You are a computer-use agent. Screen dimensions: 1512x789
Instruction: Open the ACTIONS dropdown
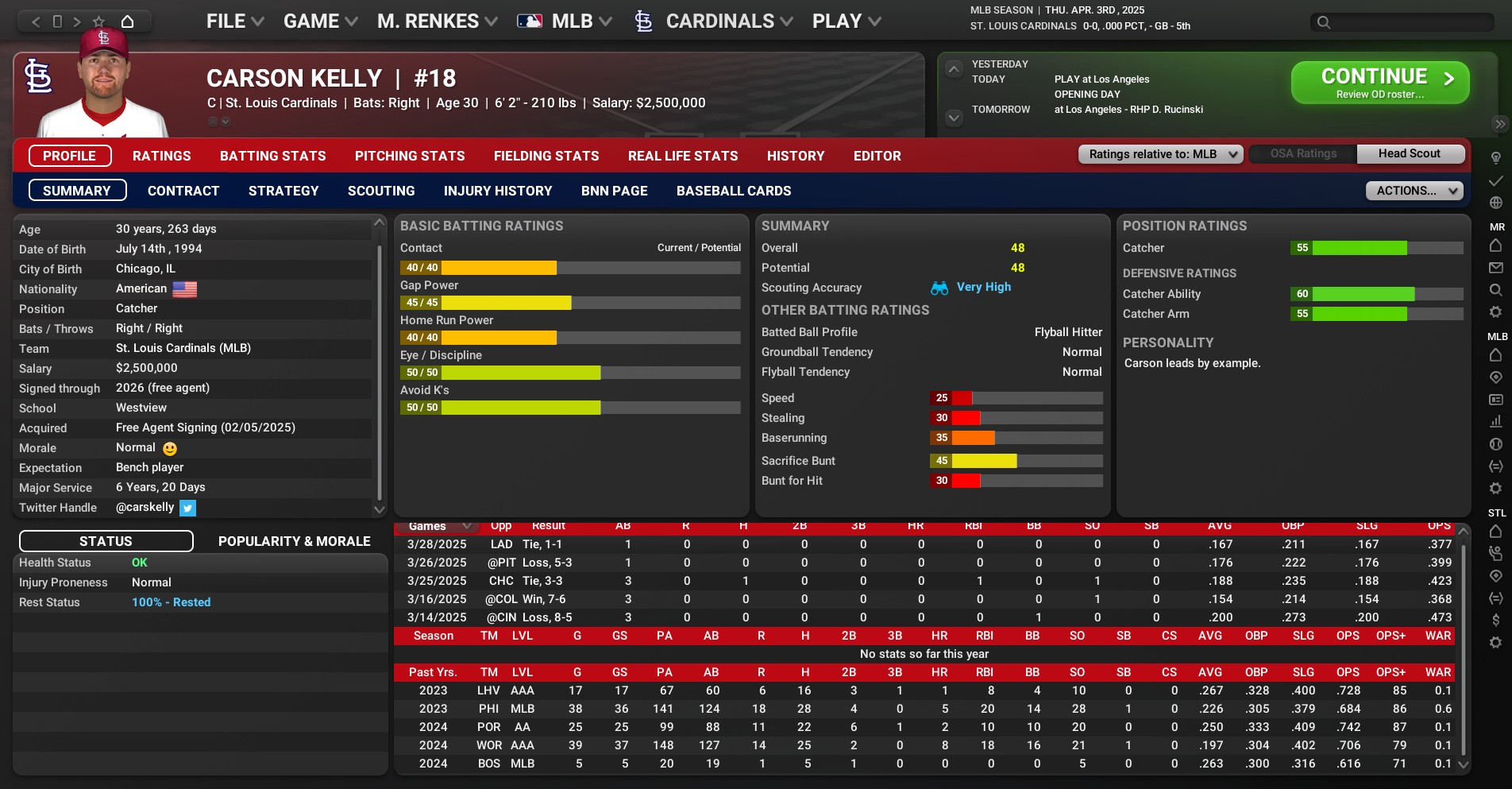click(x=1414, y=191)
